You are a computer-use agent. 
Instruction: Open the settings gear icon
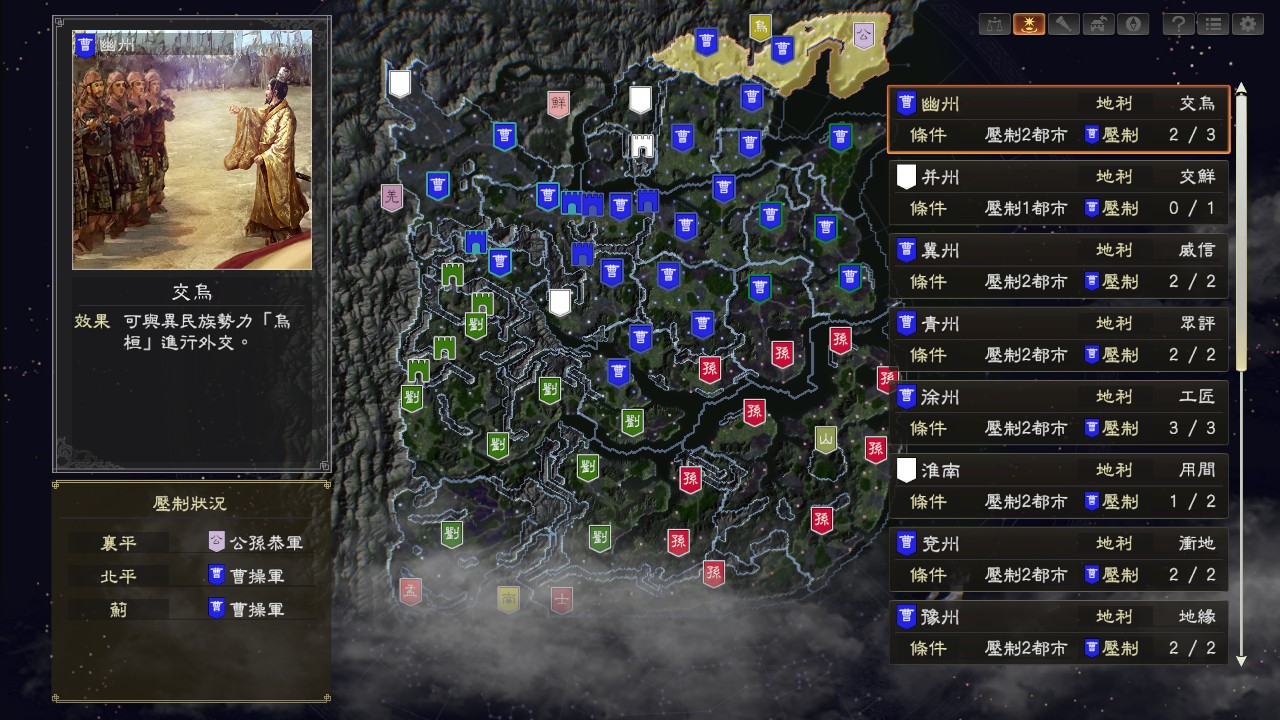point(1248,24)
